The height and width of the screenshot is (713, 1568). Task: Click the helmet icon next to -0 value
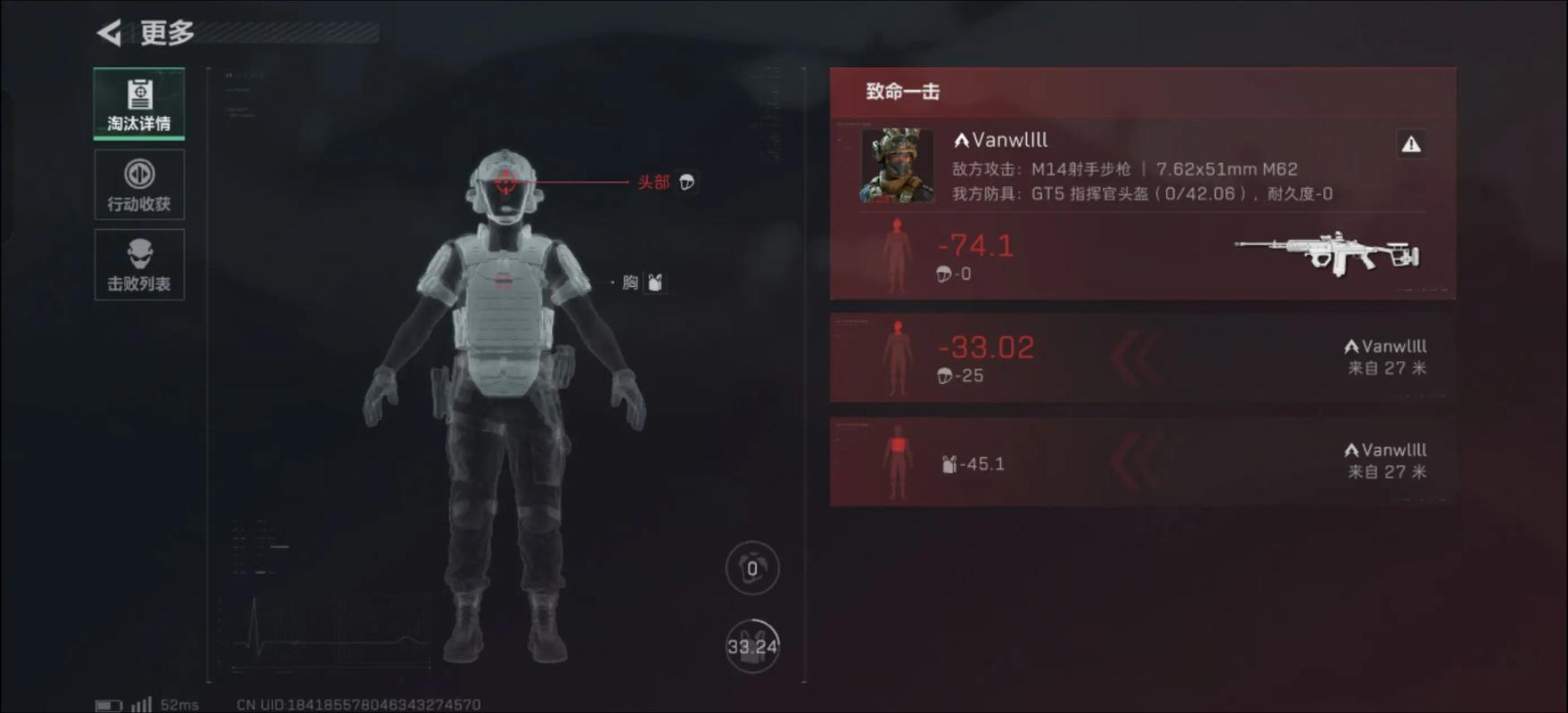[943, 274]
